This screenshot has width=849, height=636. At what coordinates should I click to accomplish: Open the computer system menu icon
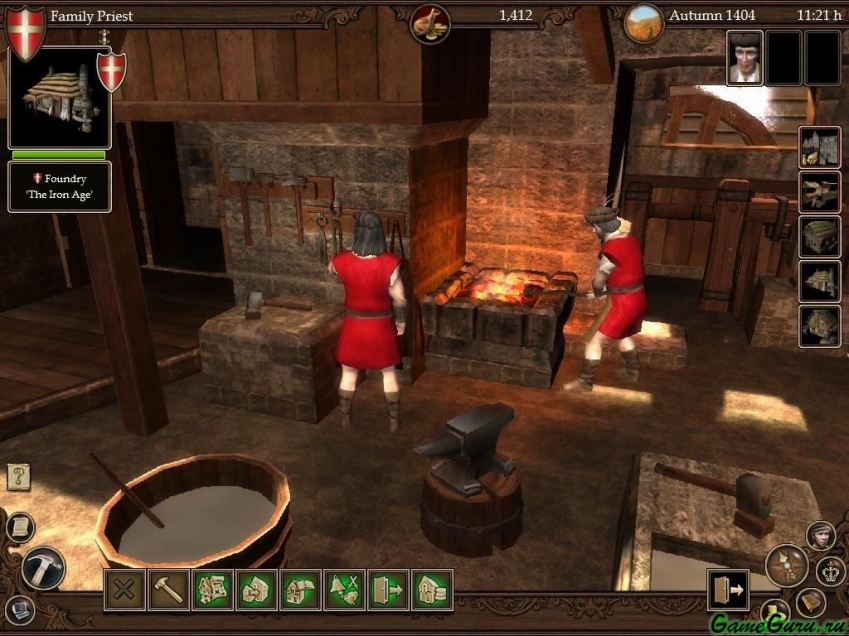(x=19, y=608)
